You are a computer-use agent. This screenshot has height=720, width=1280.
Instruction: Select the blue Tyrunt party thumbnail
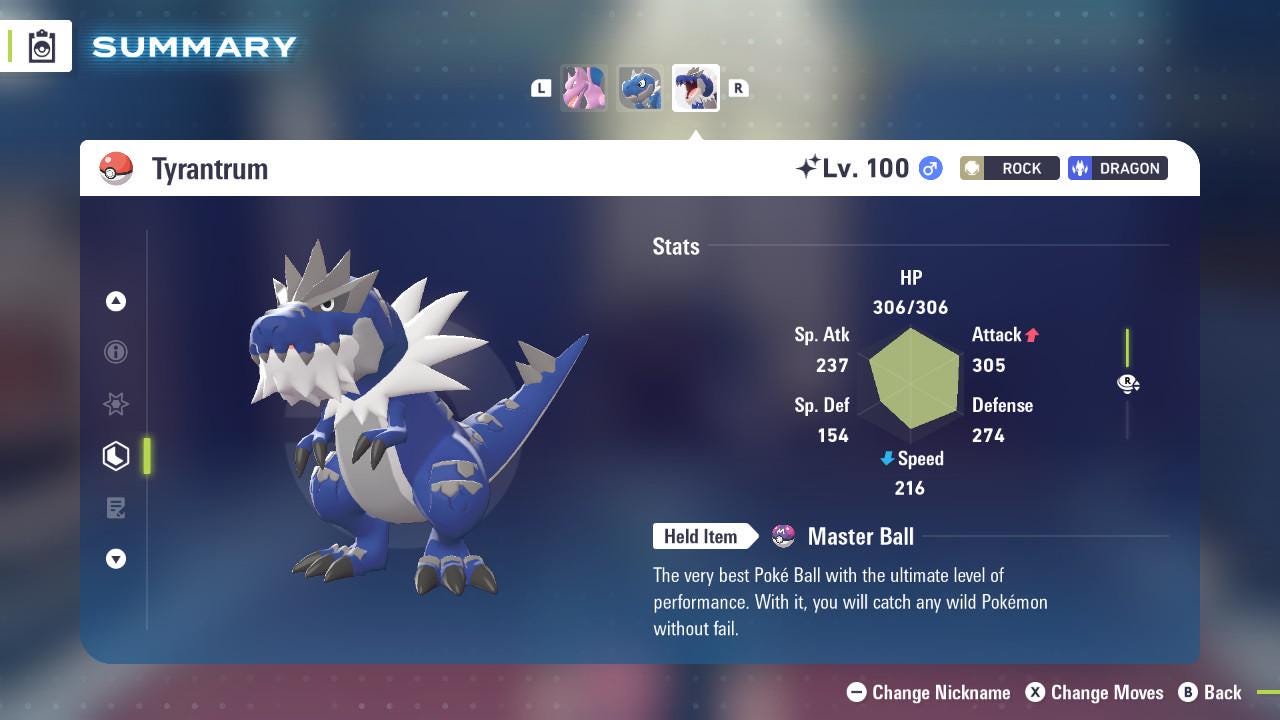(x=640, y=88)
